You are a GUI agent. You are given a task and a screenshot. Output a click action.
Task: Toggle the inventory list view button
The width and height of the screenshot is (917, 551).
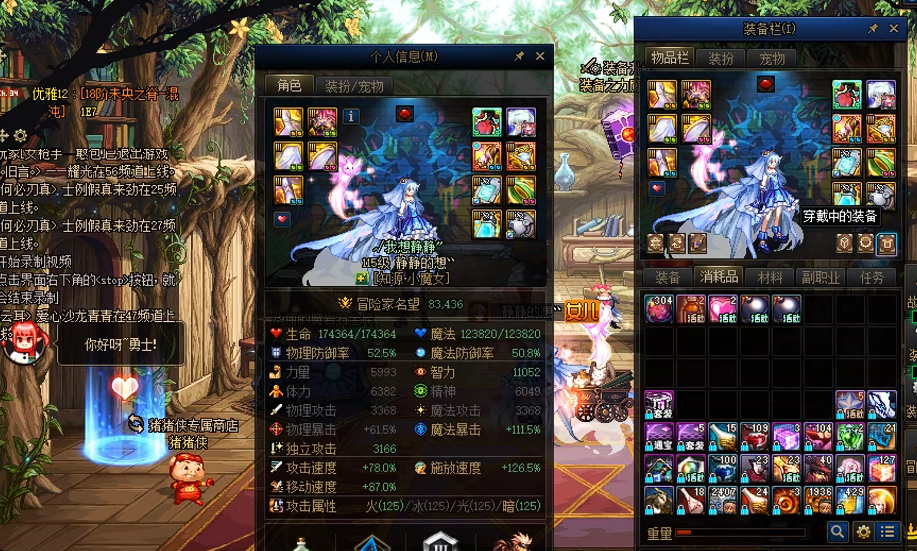[x=885, y=532]
